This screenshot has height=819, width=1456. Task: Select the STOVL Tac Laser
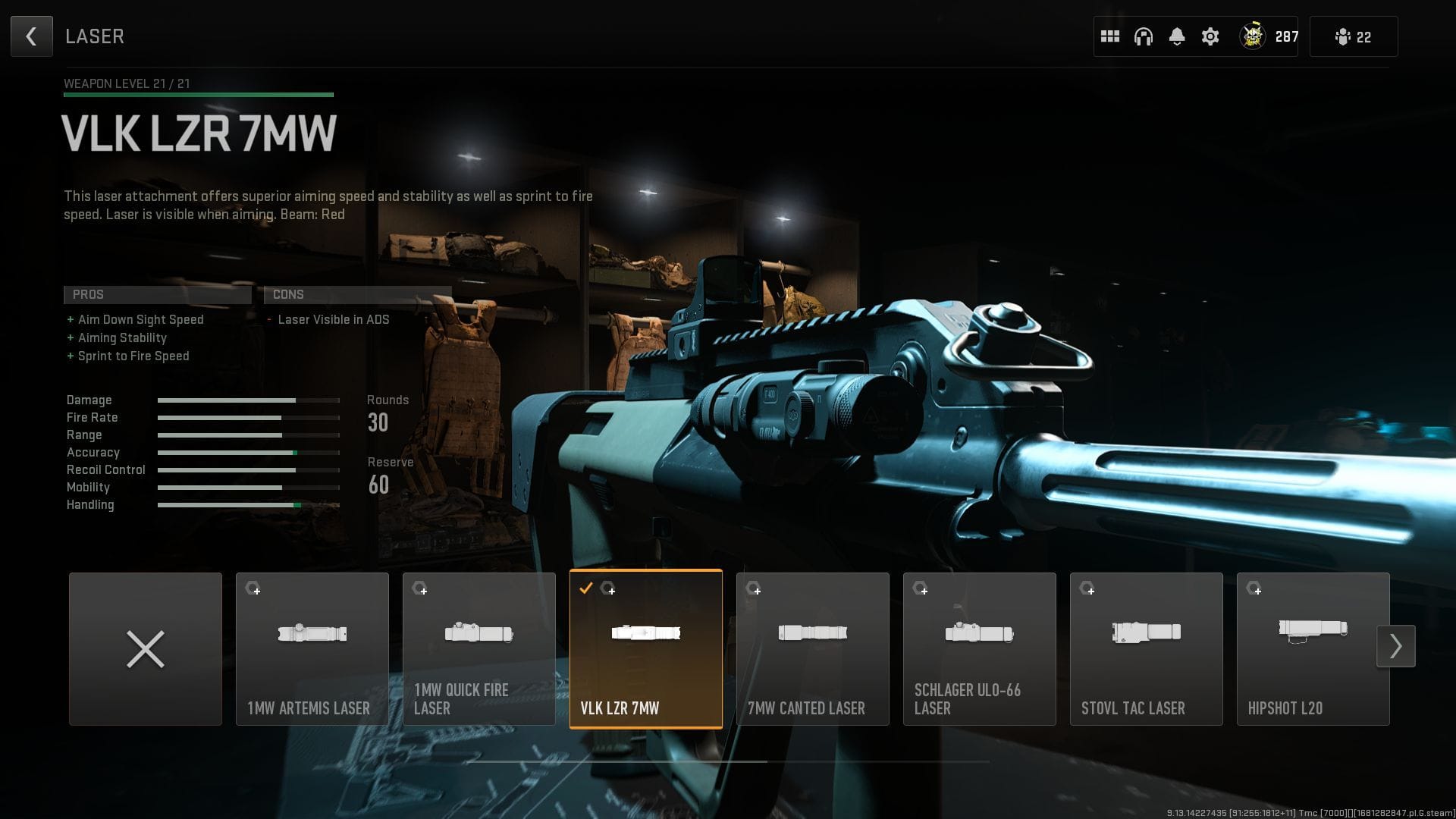[1146, 648]
